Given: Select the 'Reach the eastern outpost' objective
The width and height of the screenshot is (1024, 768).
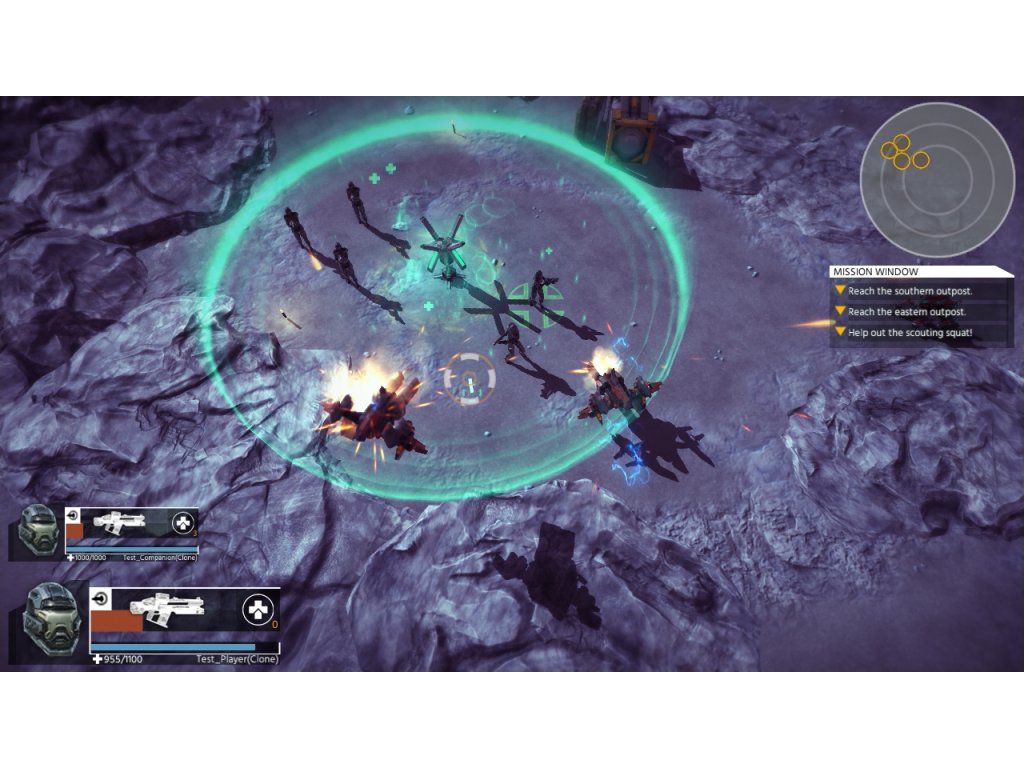Looking at the screenshot, I should click(x=908, y=312).
